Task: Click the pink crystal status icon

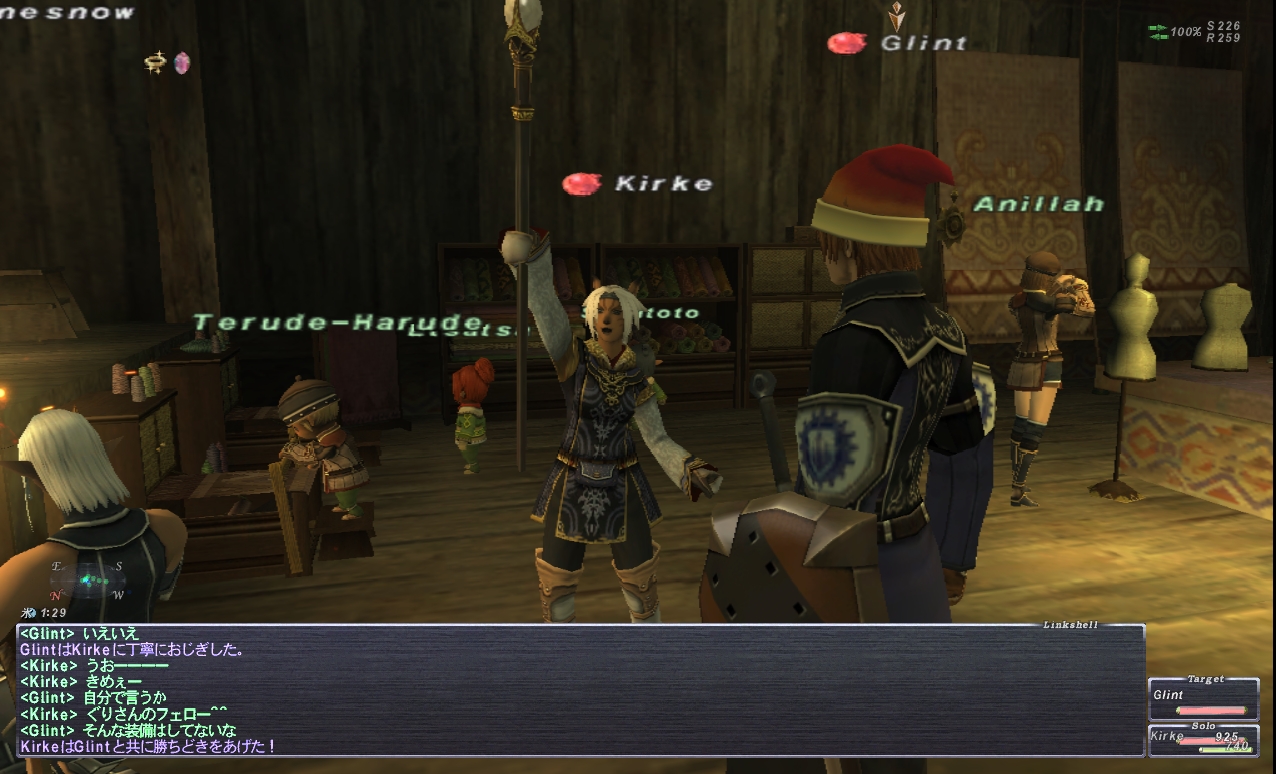Action: 181,63
